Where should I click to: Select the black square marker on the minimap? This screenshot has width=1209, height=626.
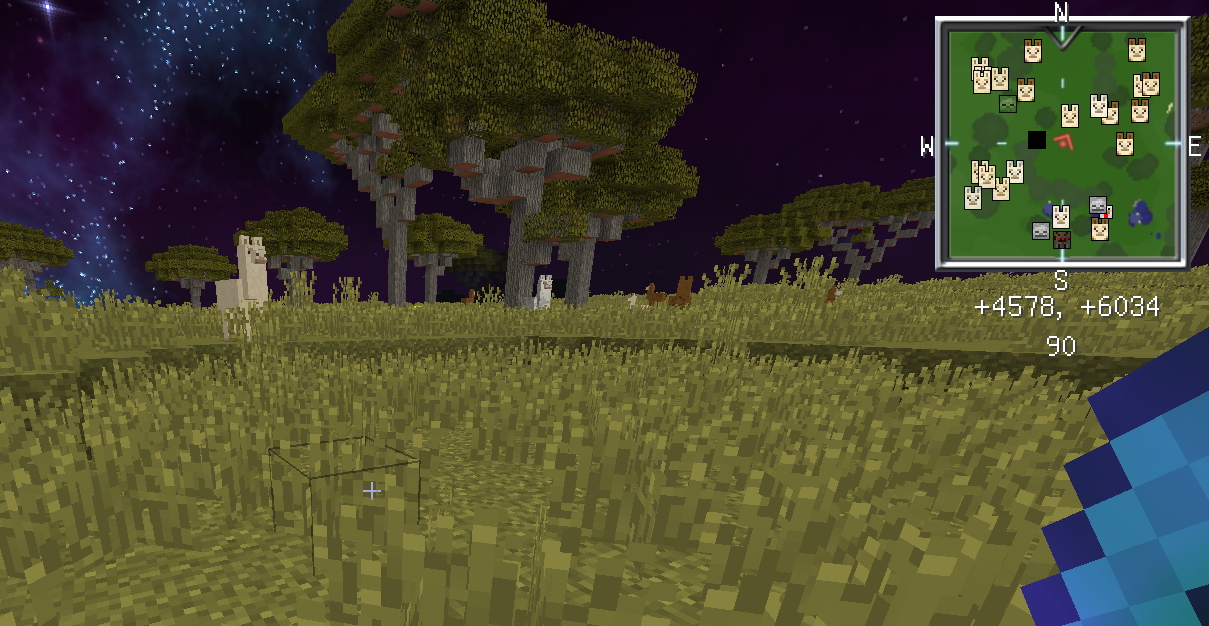[x=1037, y=140]
